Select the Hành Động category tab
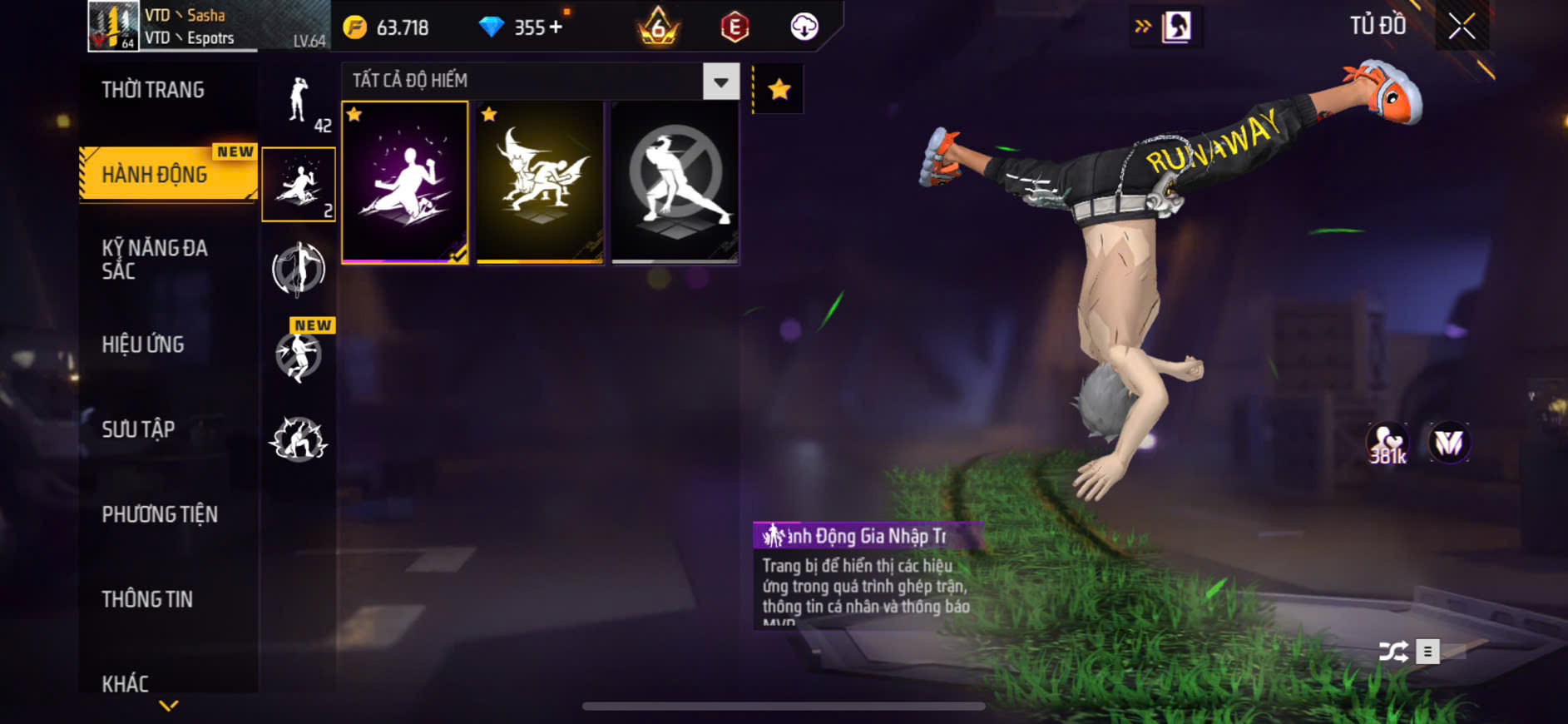The height and width of the screenshot is (724, 1568). [155, 175]
